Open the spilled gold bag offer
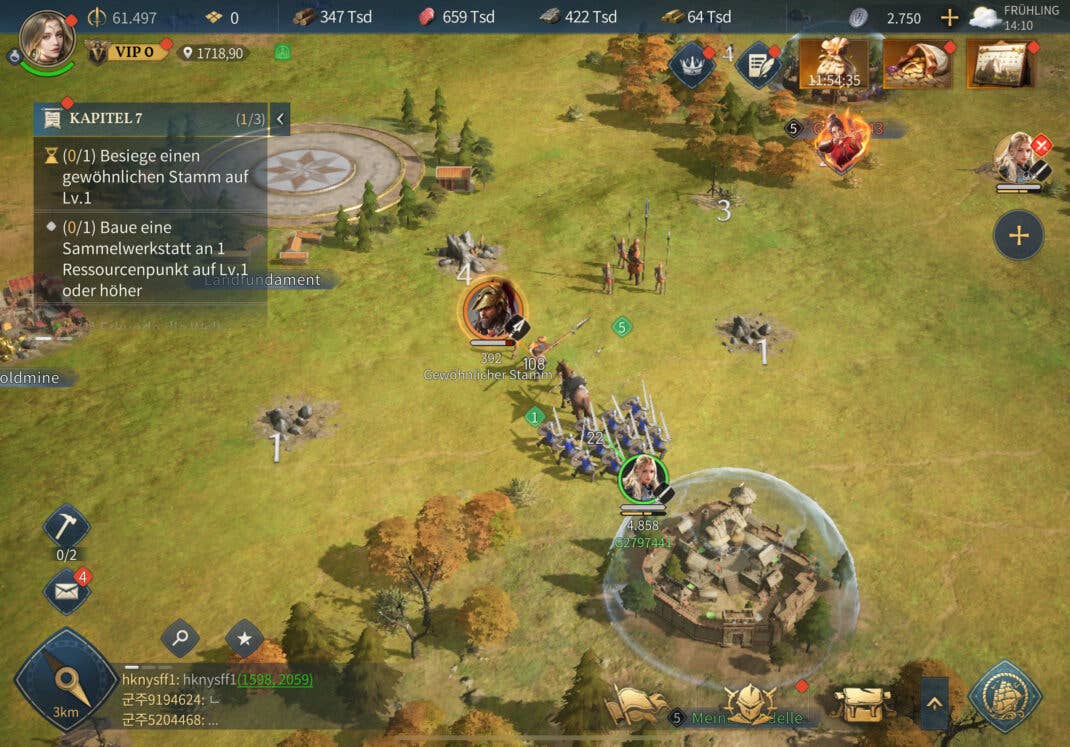The image size is (1070, 747). coord(916,64)
